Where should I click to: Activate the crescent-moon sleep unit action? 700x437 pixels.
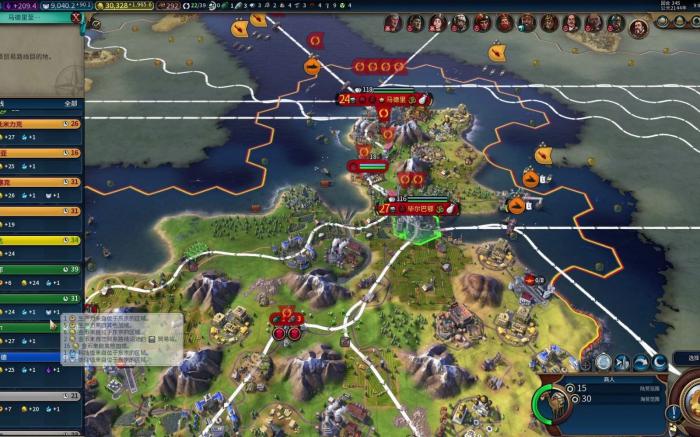pos(659,362)
